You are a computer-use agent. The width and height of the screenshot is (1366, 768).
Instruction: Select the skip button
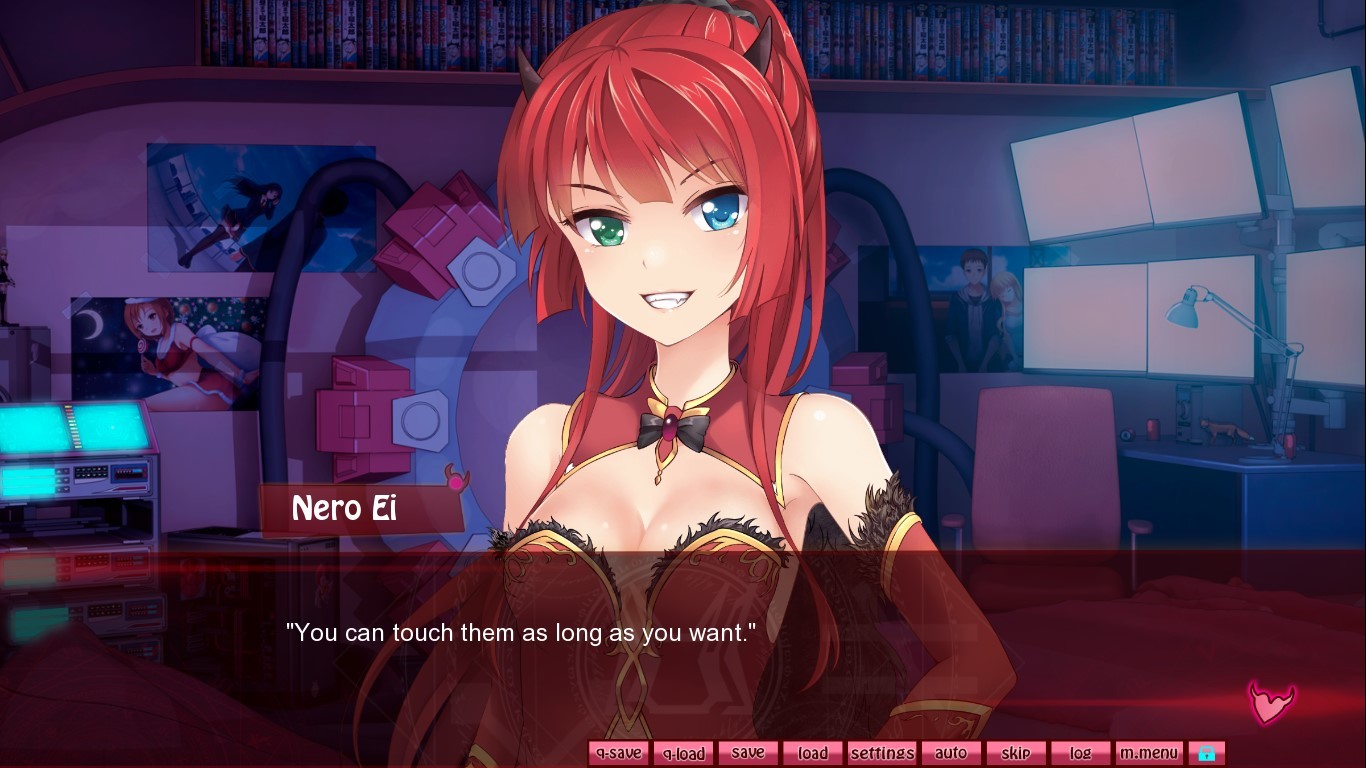pyautogui.click(x=1016, y=752)
